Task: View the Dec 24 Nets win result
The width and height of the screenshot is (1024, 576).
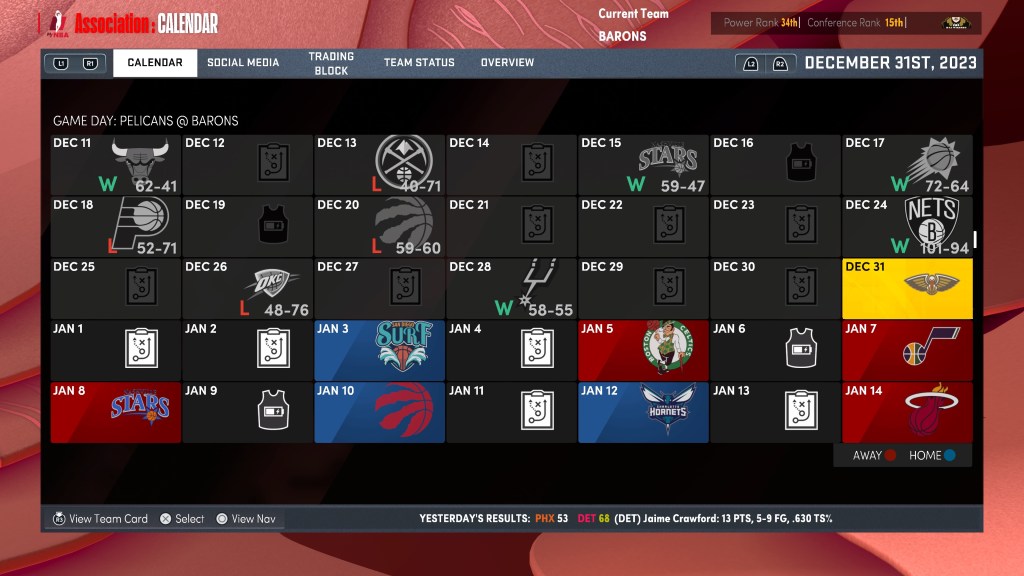Action: point(907,226)
